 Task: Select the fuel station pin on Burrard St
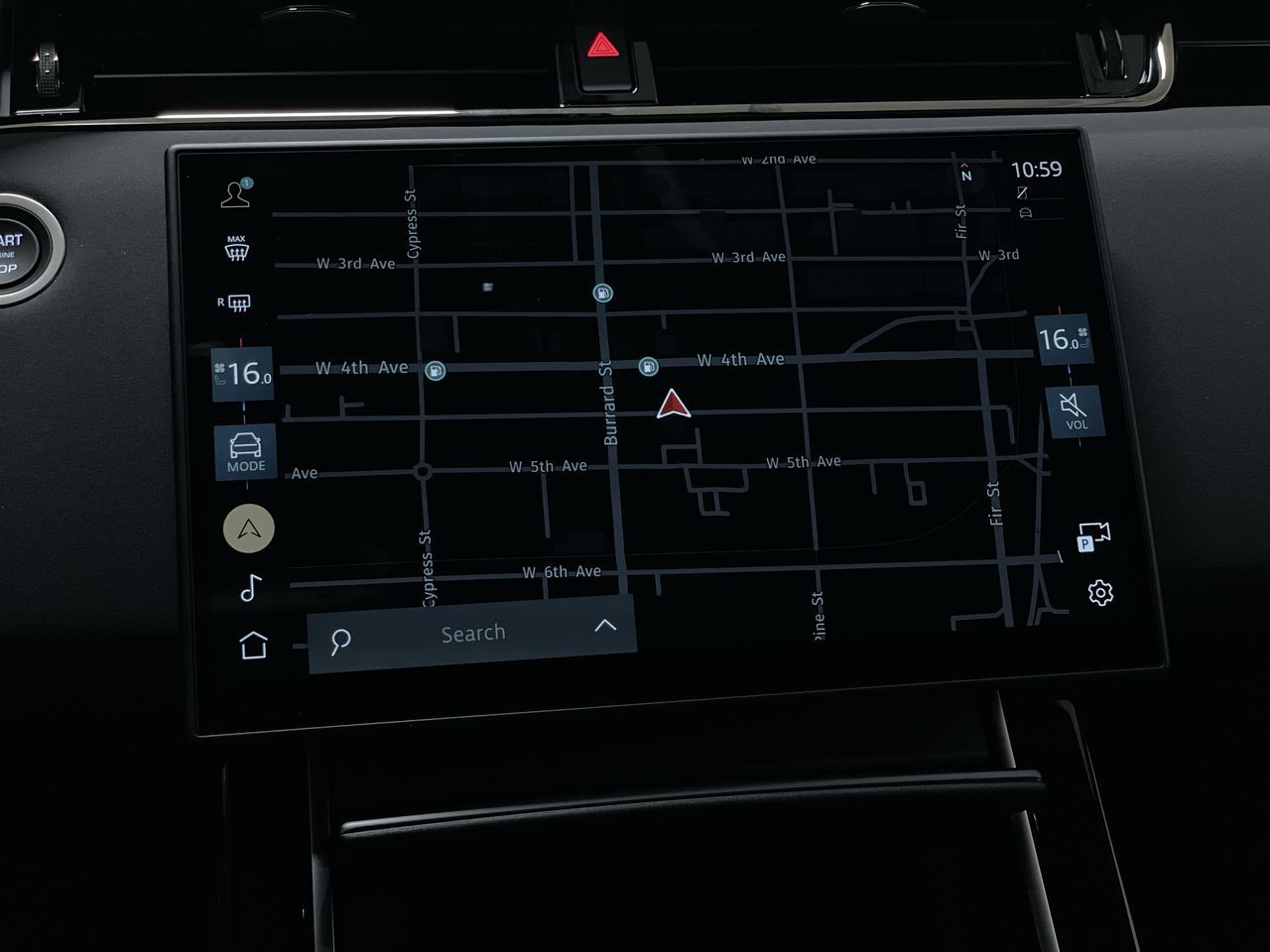[x=603, y=292]
